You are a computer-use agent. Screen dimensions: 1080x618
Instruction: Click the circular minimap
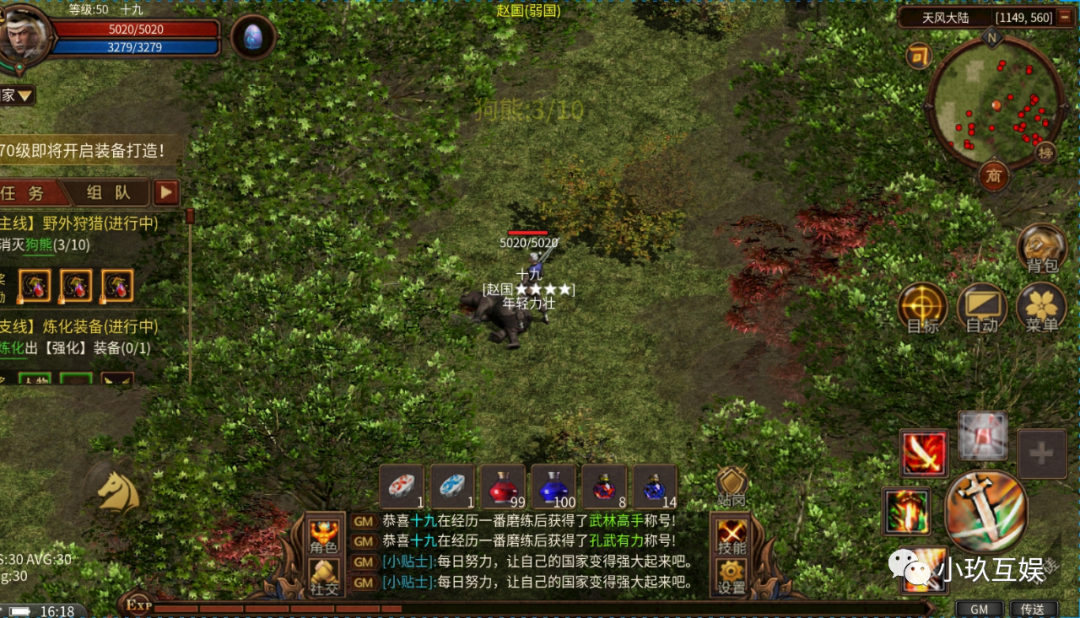pyautogui.click(x=994, y=103)
